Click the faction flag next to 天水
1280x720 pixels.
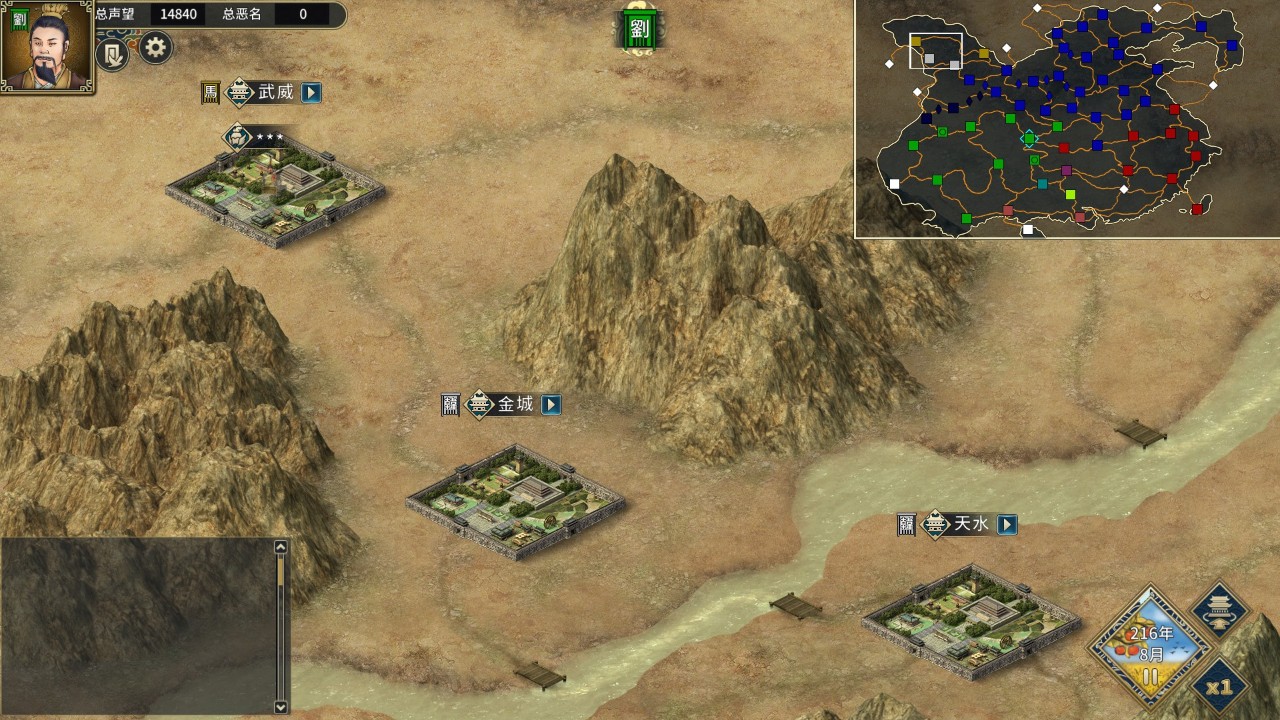(906, 525)
